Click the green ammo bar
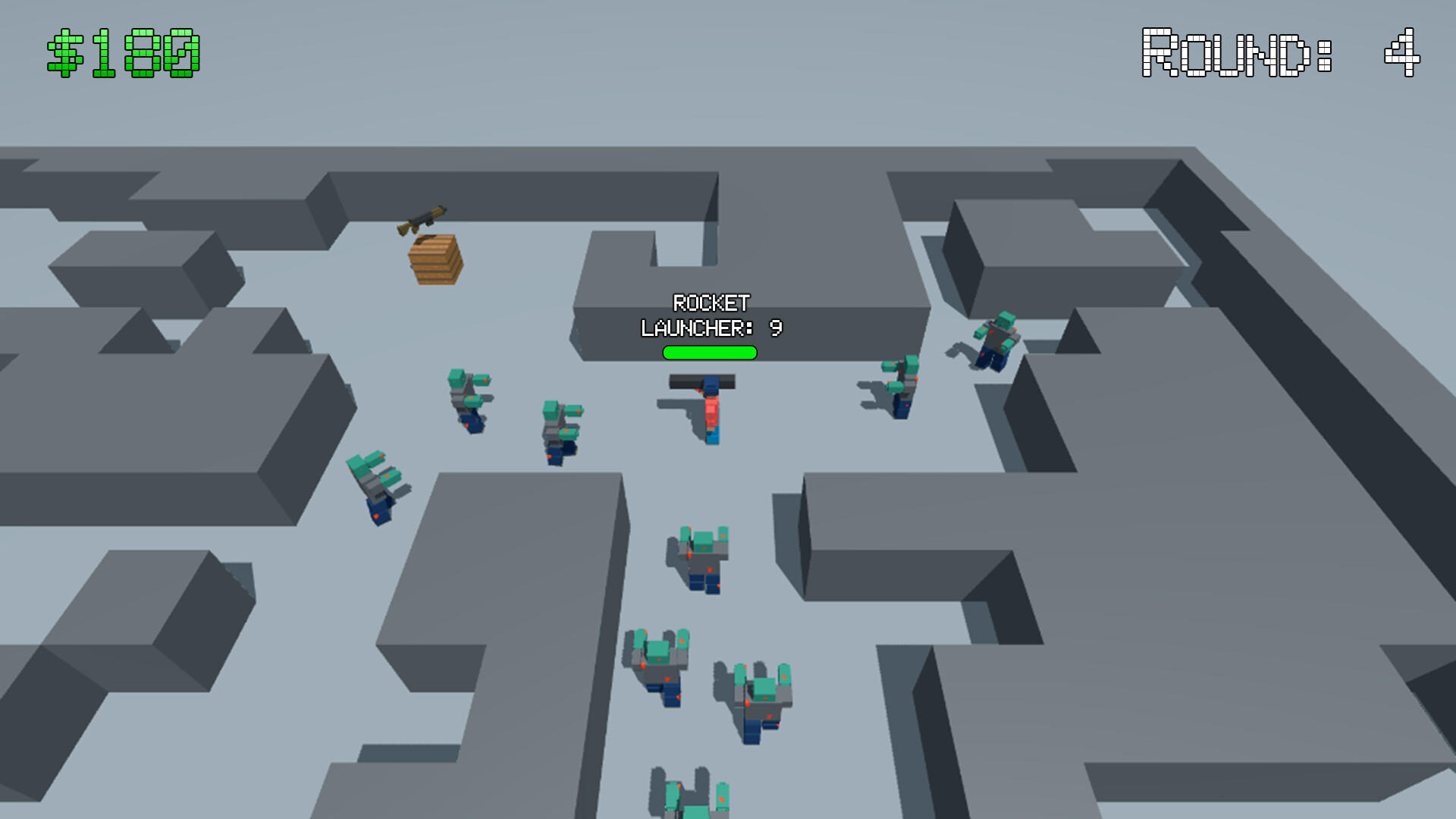 [x=708, y=351]
